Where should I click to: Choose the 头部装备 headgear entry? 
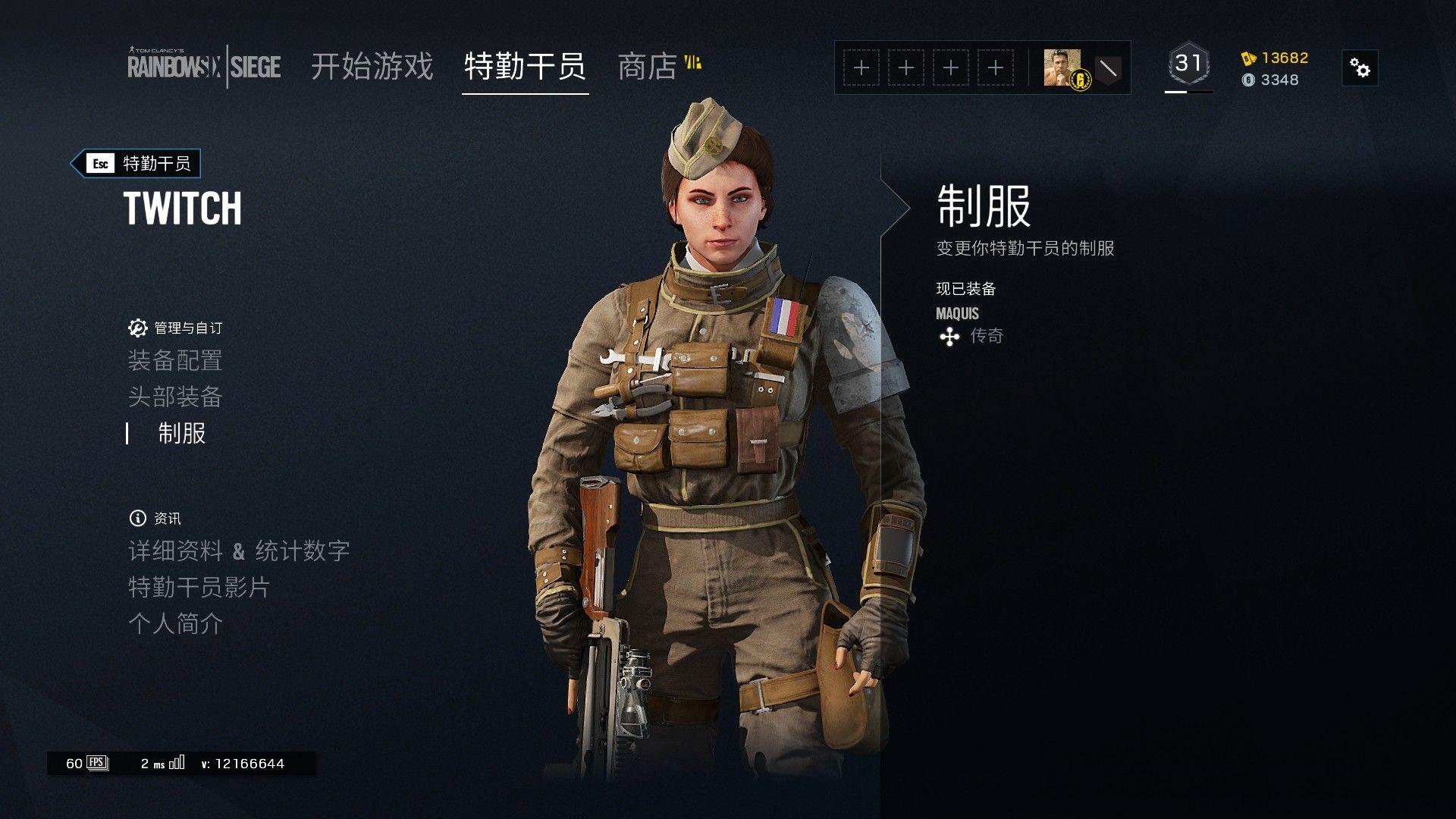pos(175,397)
